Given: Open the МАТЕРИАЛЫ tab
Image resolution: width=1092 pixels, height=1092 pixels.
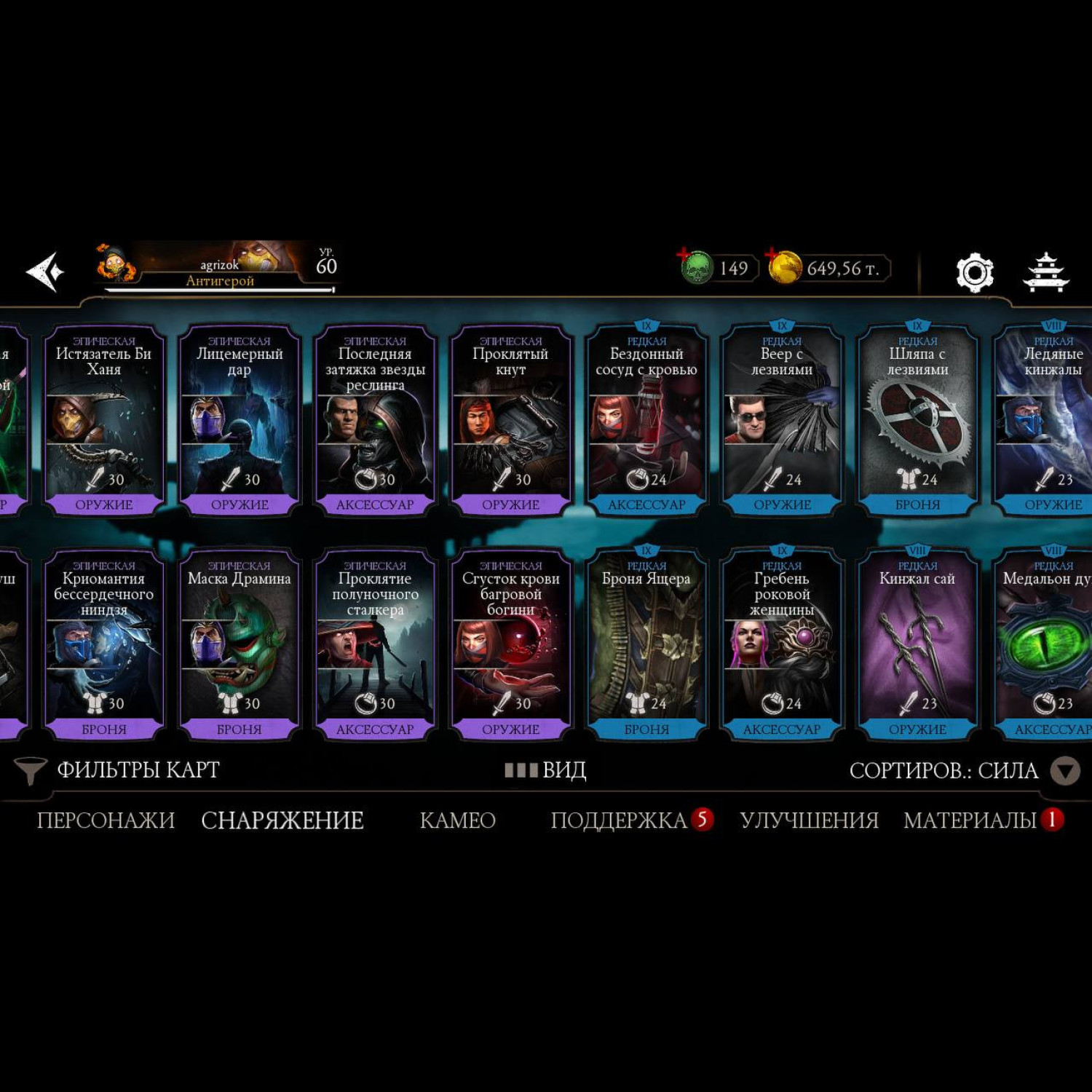Looking at the screenshot, I should [970, 820].
